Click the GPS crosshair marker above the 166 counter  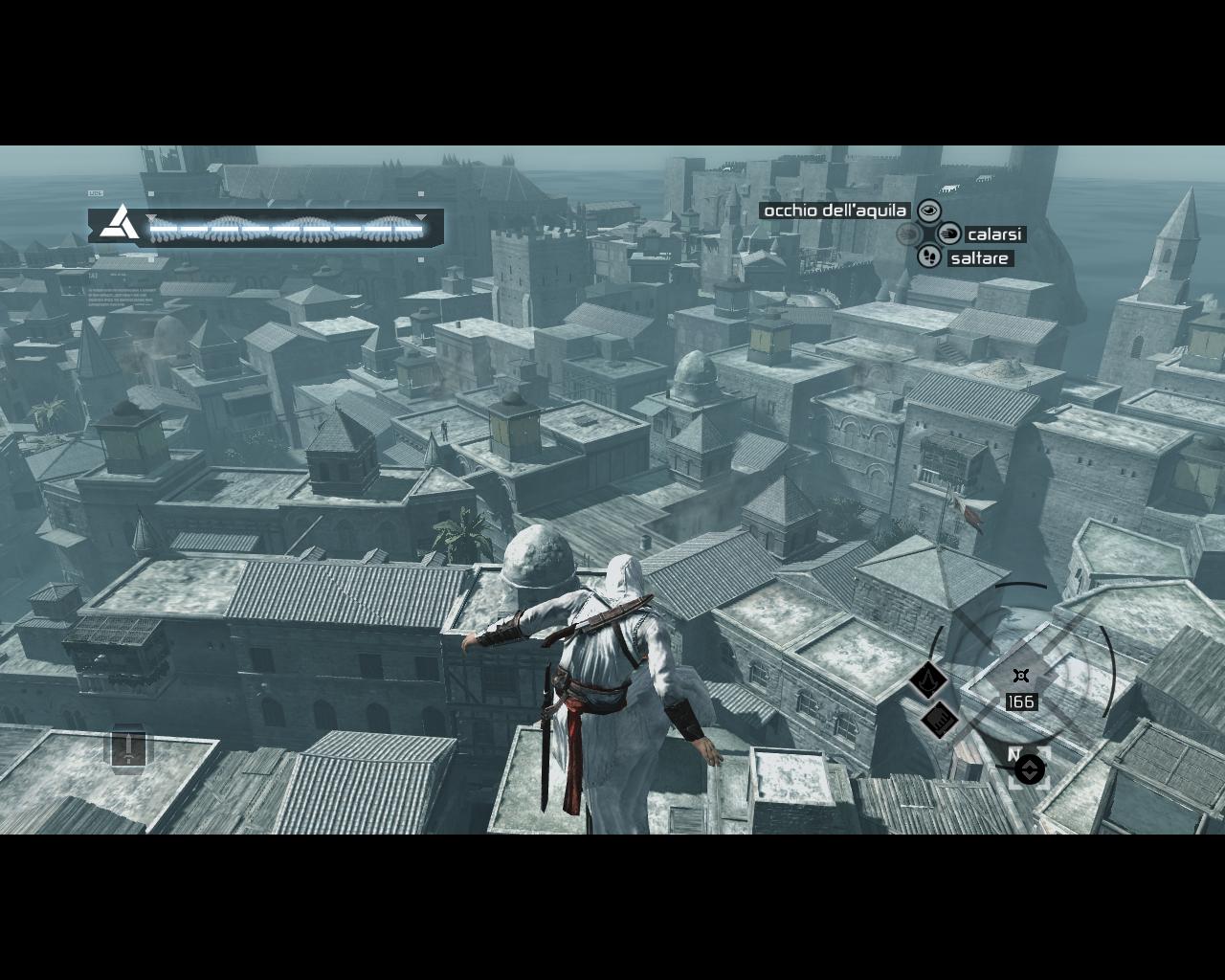pyautogui.click(x=1019, y=675)
